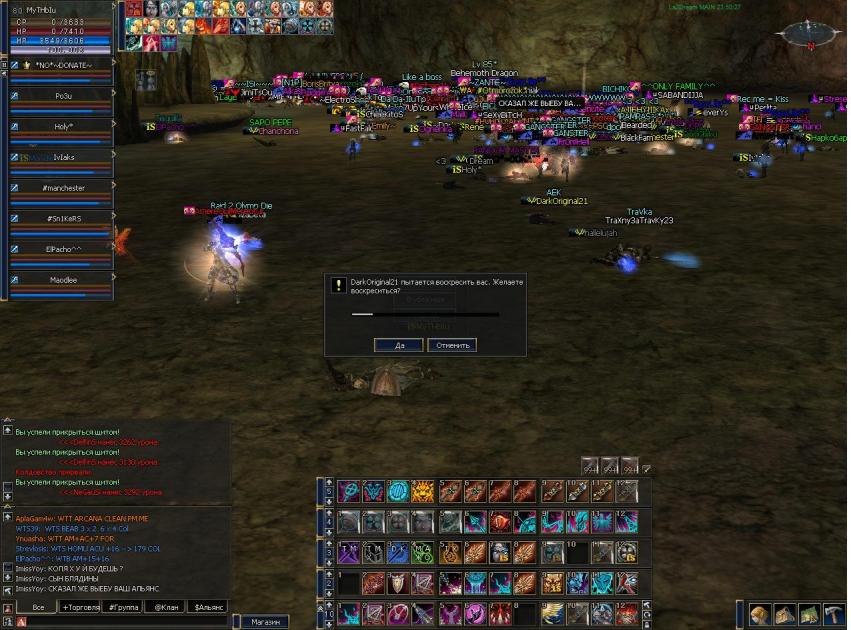Show the $Альянс alliance chat tab
Image resolution: width=851 pixels, height=630 pixels.
(x=208, y=607)
